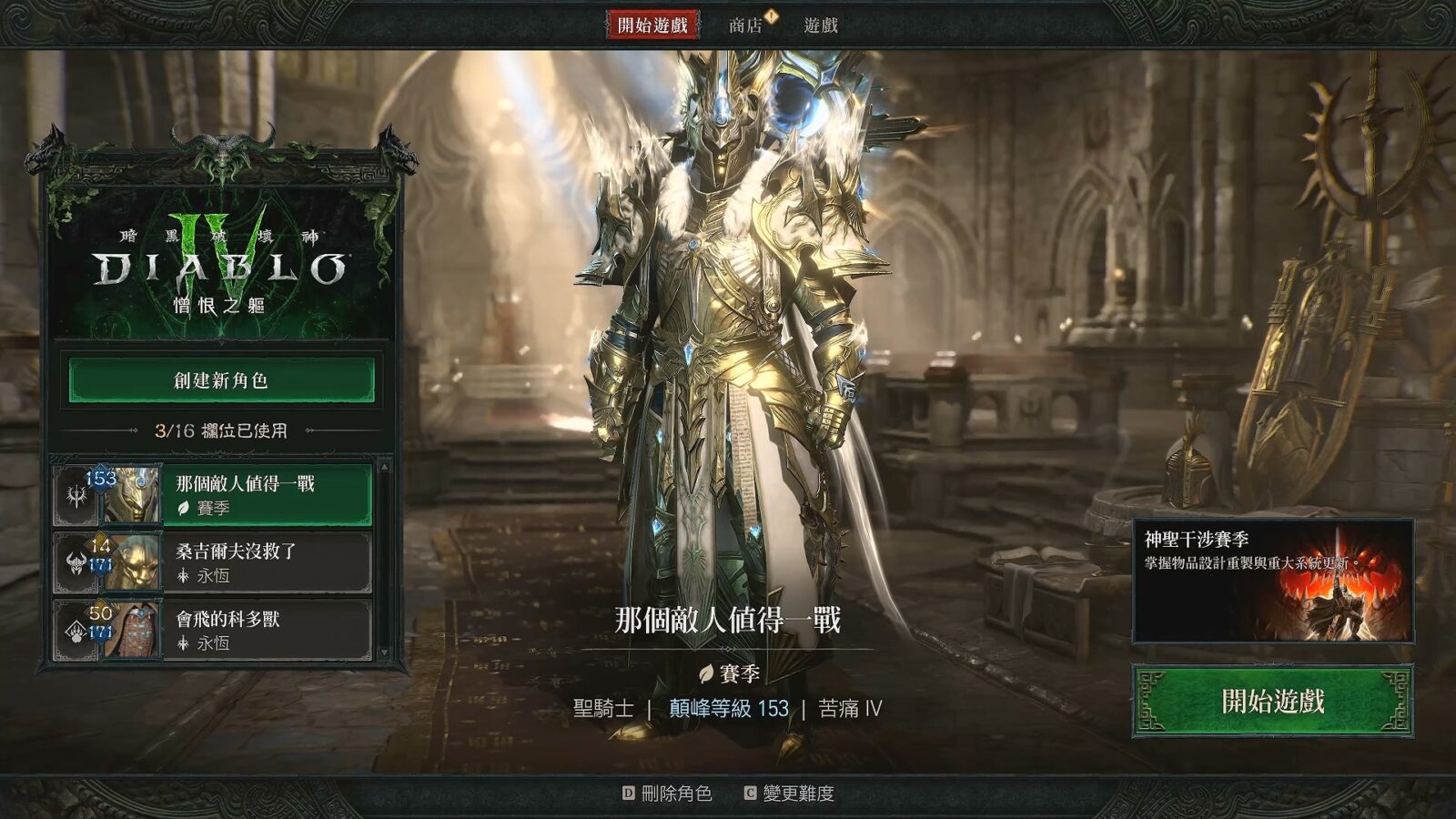Click the horned helm class icon beside level 14
The height and width of the screenshot is (819, 1456).
point(76,561)
